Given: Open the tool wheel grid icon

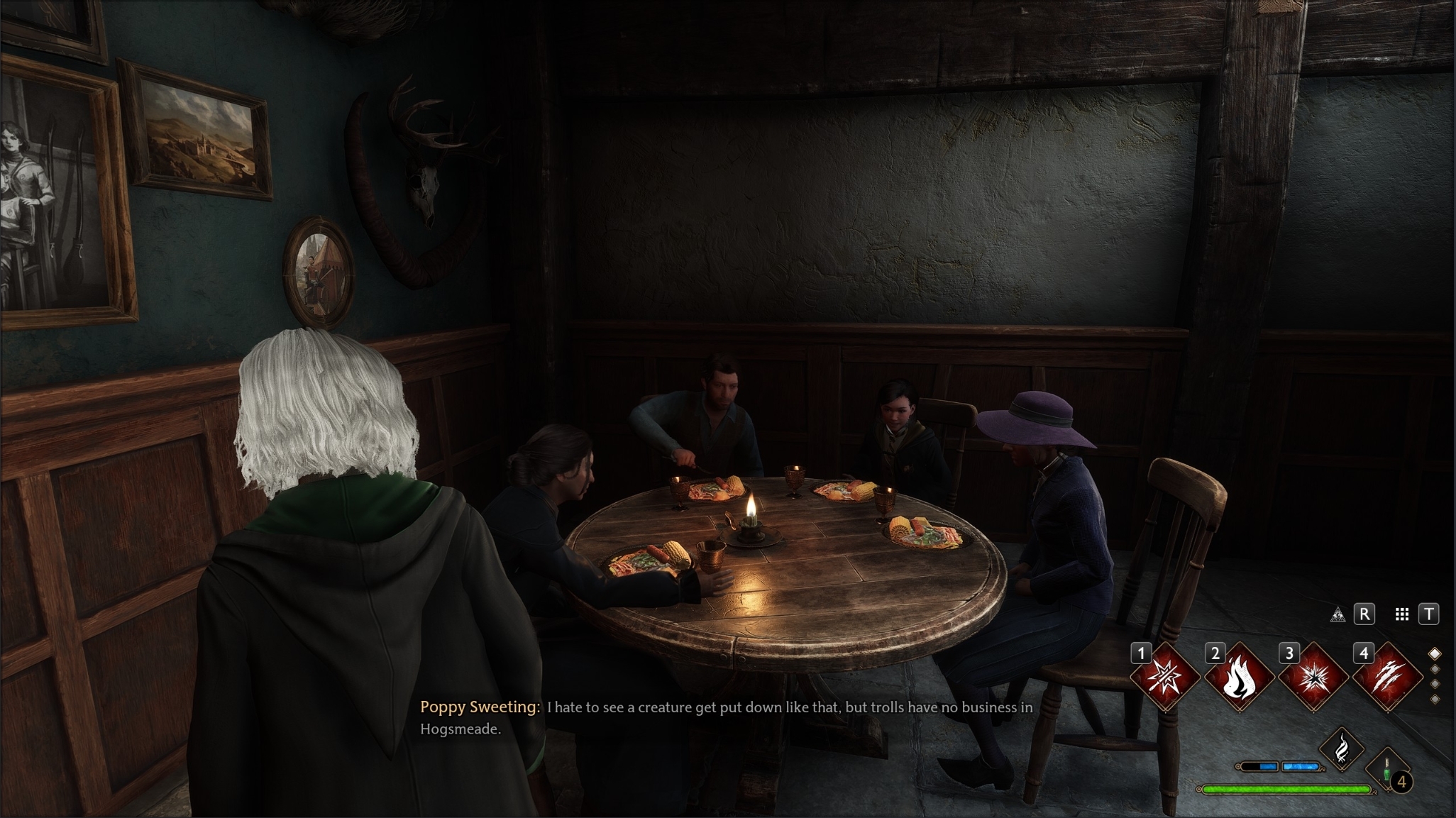Looking at the screenshot, I should [1401, 614].
